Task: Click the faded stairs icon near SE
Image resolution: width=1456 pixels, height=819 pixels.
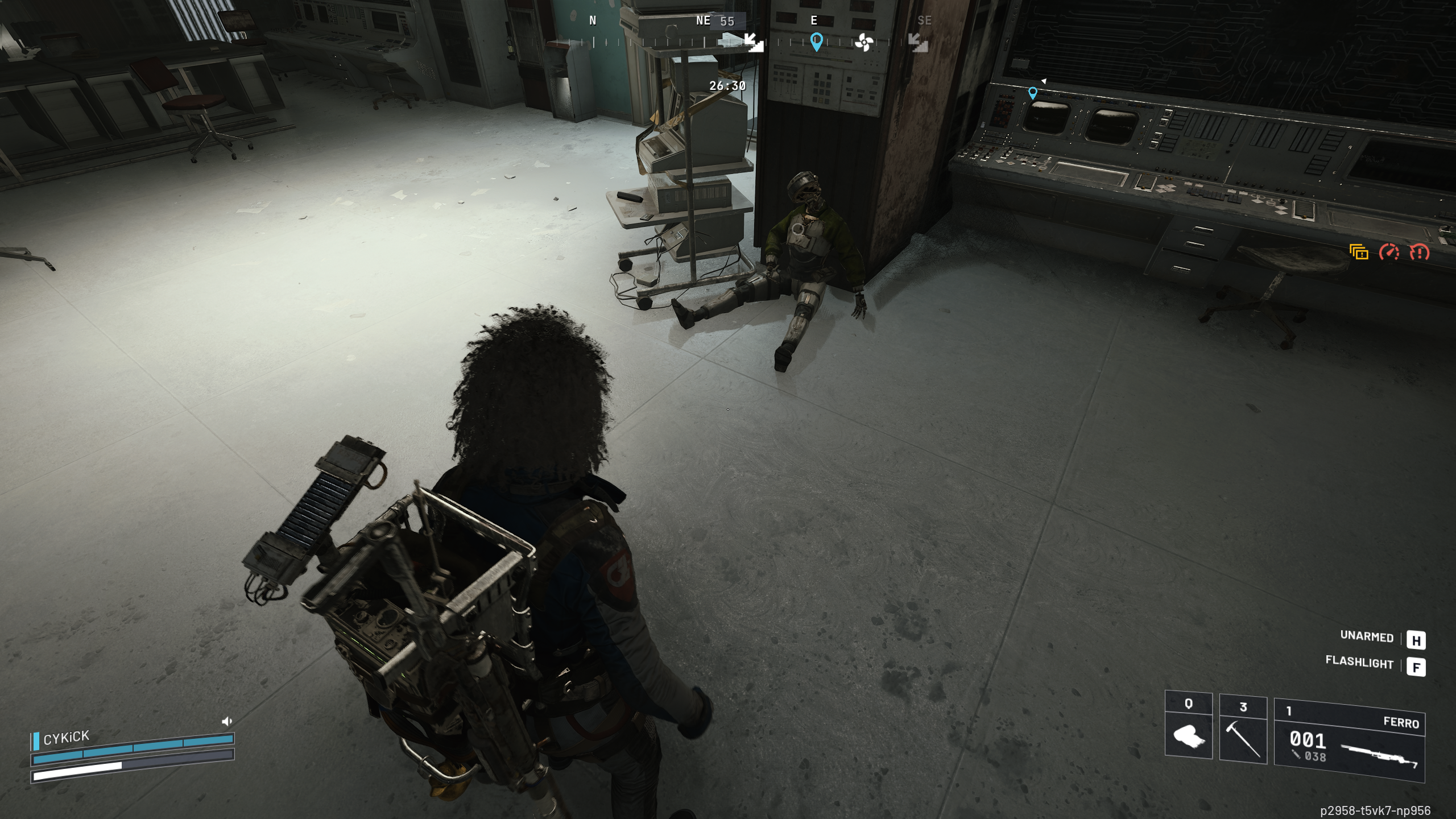Action: click(x=917, y=42)
